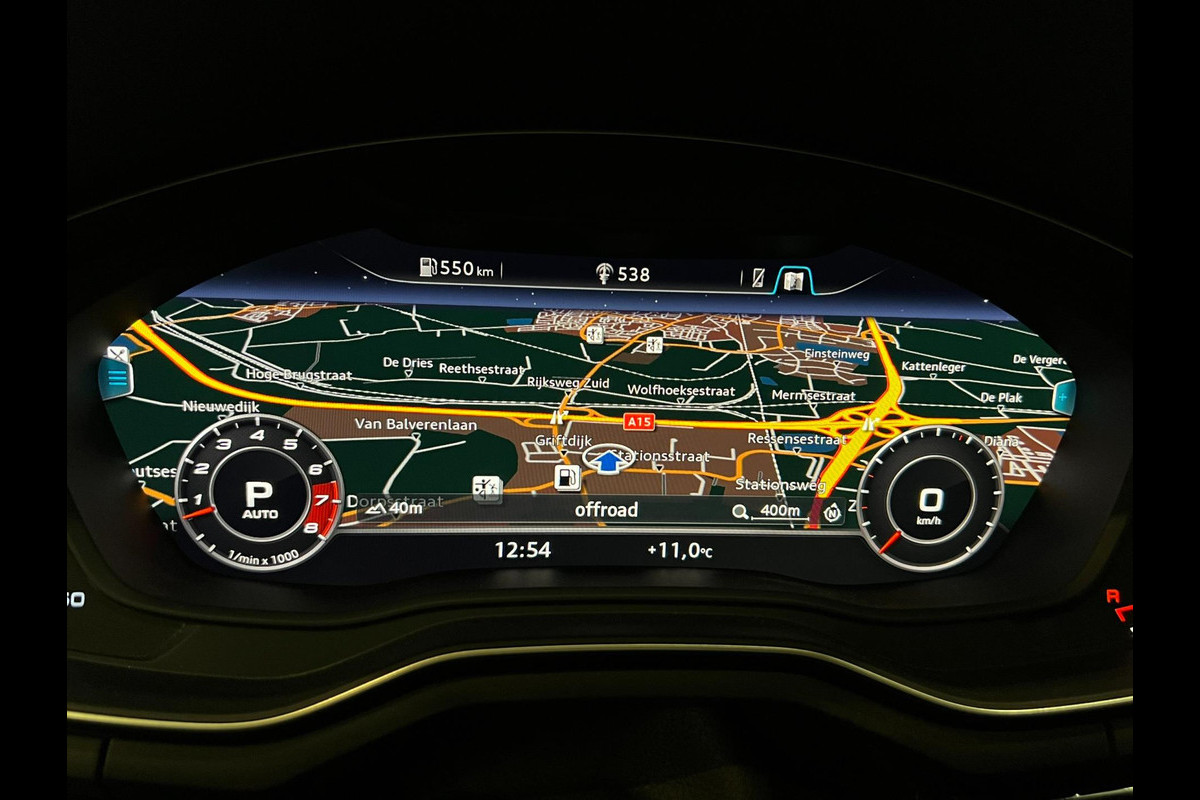
Task: Choose the A15 motorway shield on the map
Action: [x=638, y=422]
